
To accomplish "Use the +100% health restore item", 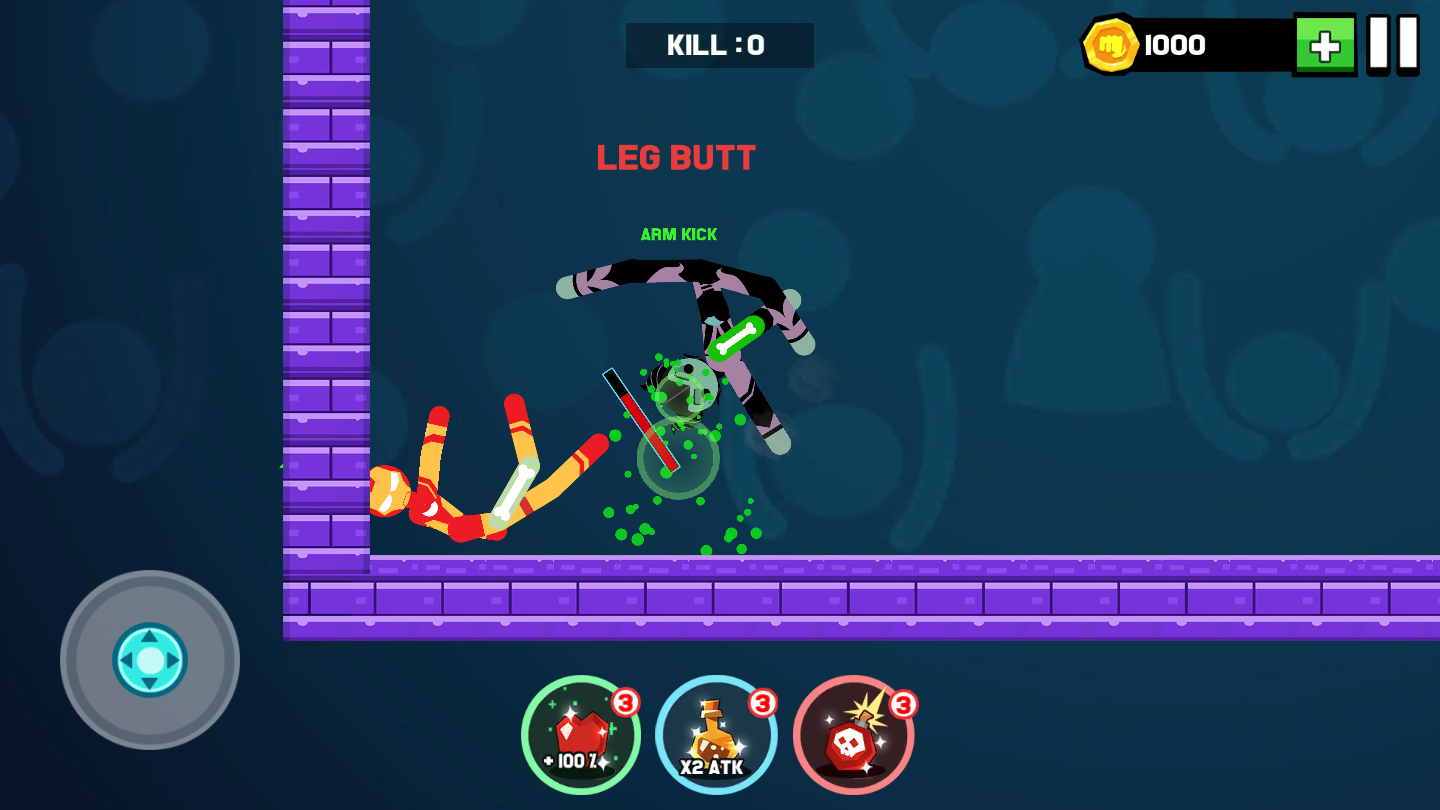I will [x=581, y=736].
